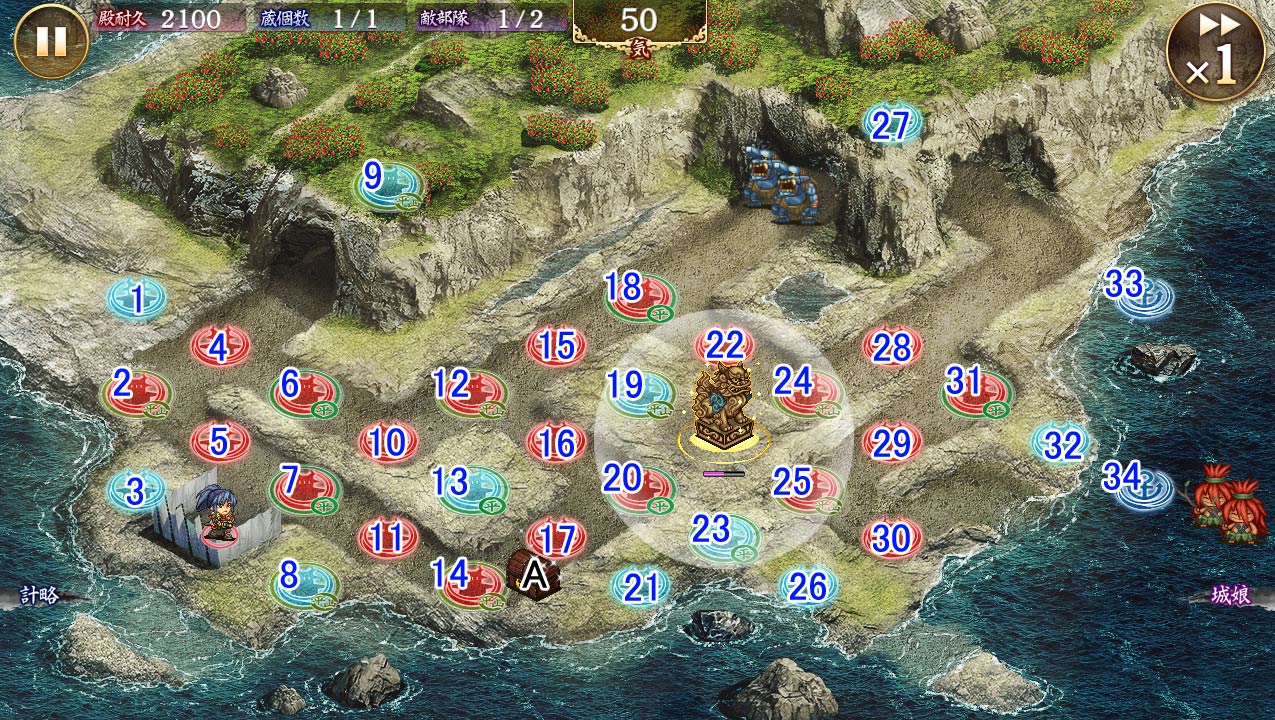The height and width of the screenshot is (720, 1275).
Task: Choose deployment tile number 9 on the hilltop
Action: pos(388,186)
